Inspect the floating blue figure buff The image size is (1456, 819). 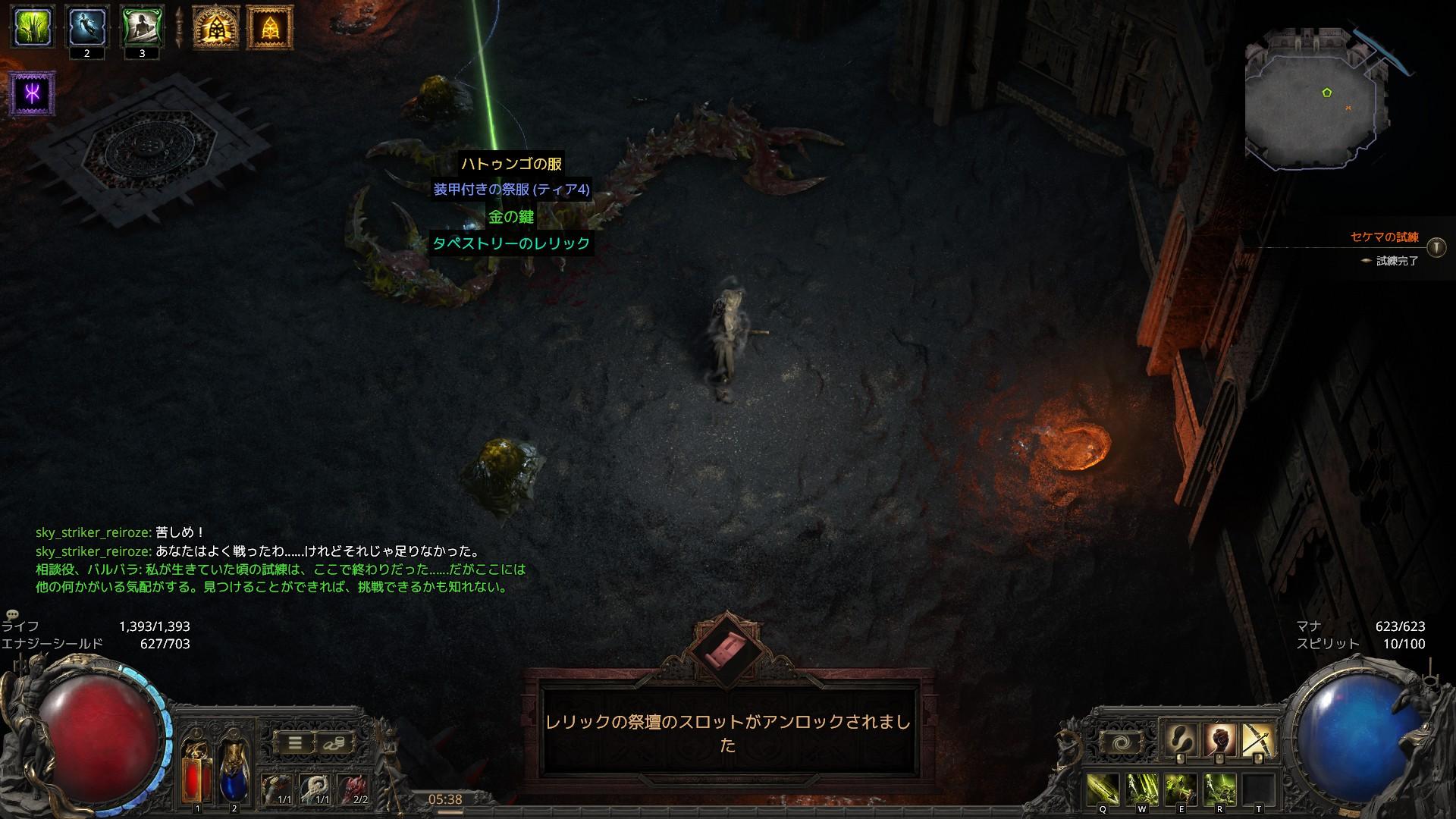point(86,27)
